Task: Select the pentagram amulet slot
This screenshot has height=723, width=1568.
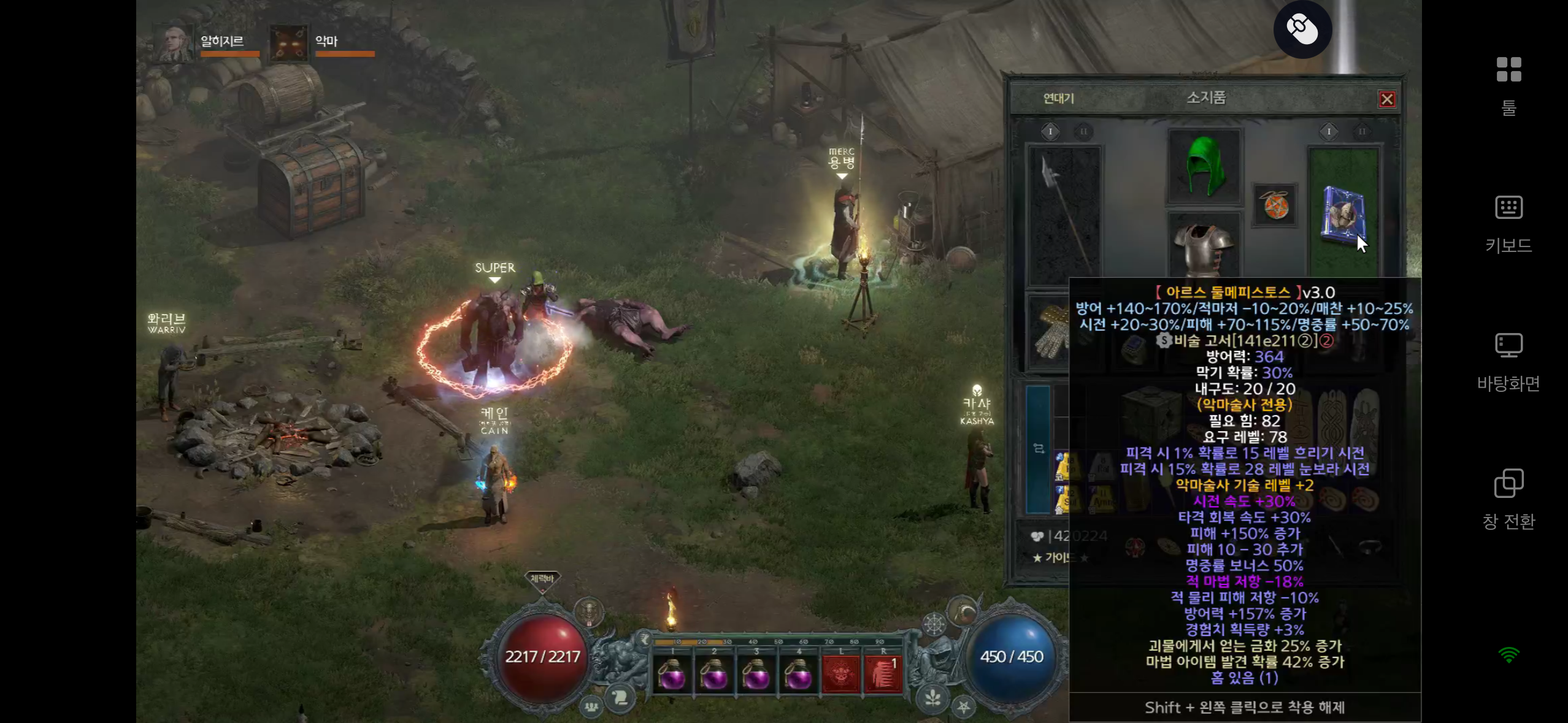Action: (x=1275, y=205)
